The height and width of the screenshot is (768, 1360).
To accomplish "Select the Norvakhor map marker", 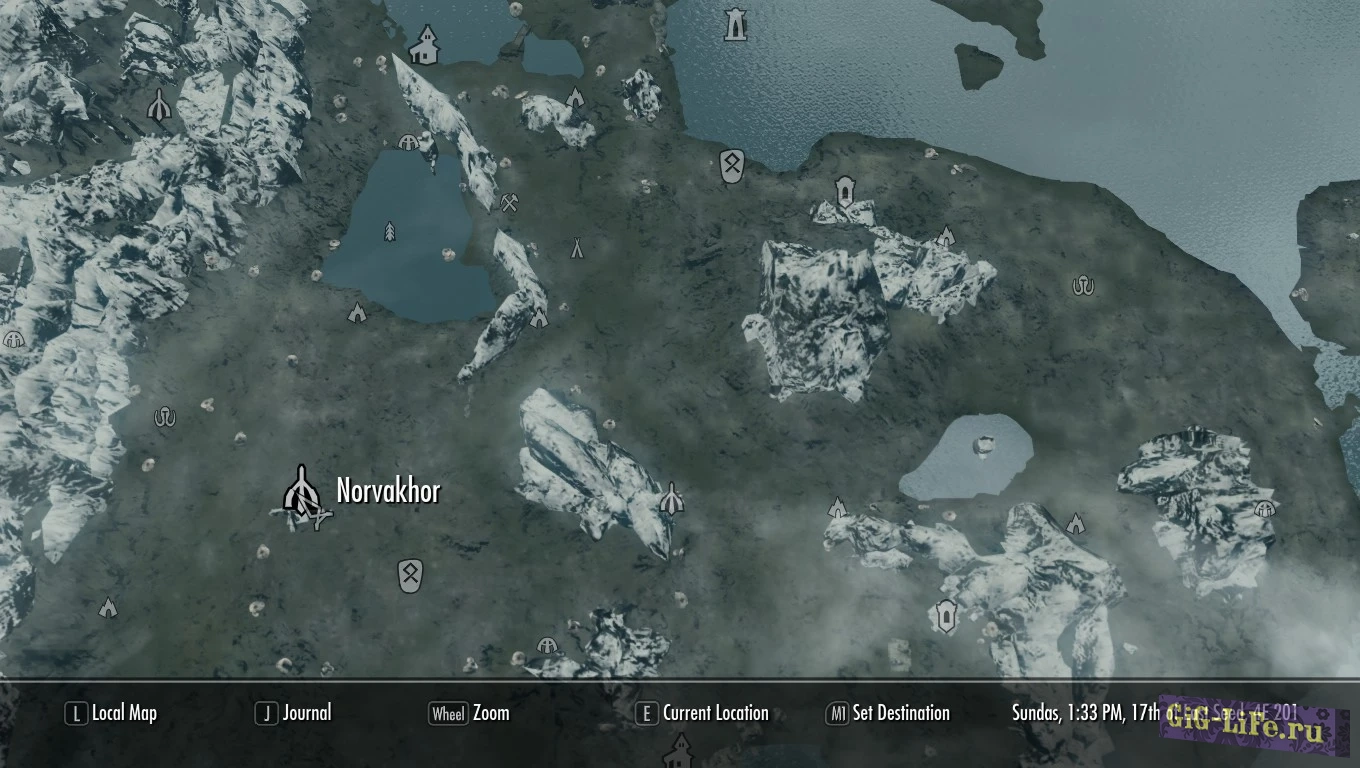I will pyautogui.click(x=300, y=490).
